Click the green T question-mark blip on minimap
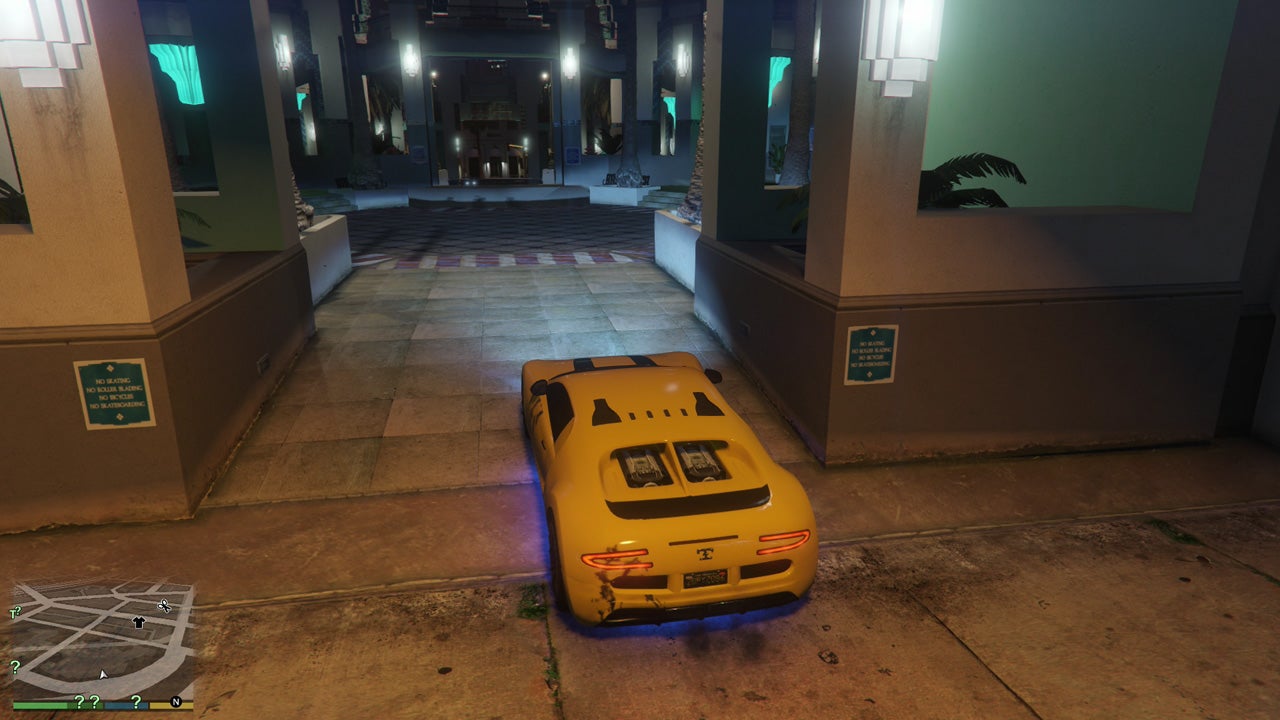This screenshot has height=720, width=1280. tap(15, 611)
